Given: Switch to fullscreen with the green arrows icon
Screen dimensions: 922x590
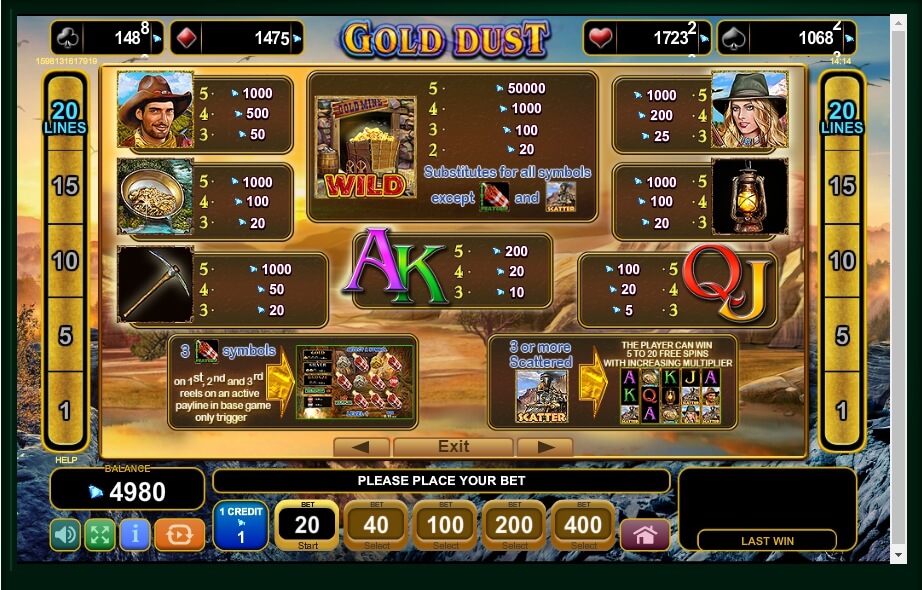Looking at the screenshot, I should click(x=100, y=535).
